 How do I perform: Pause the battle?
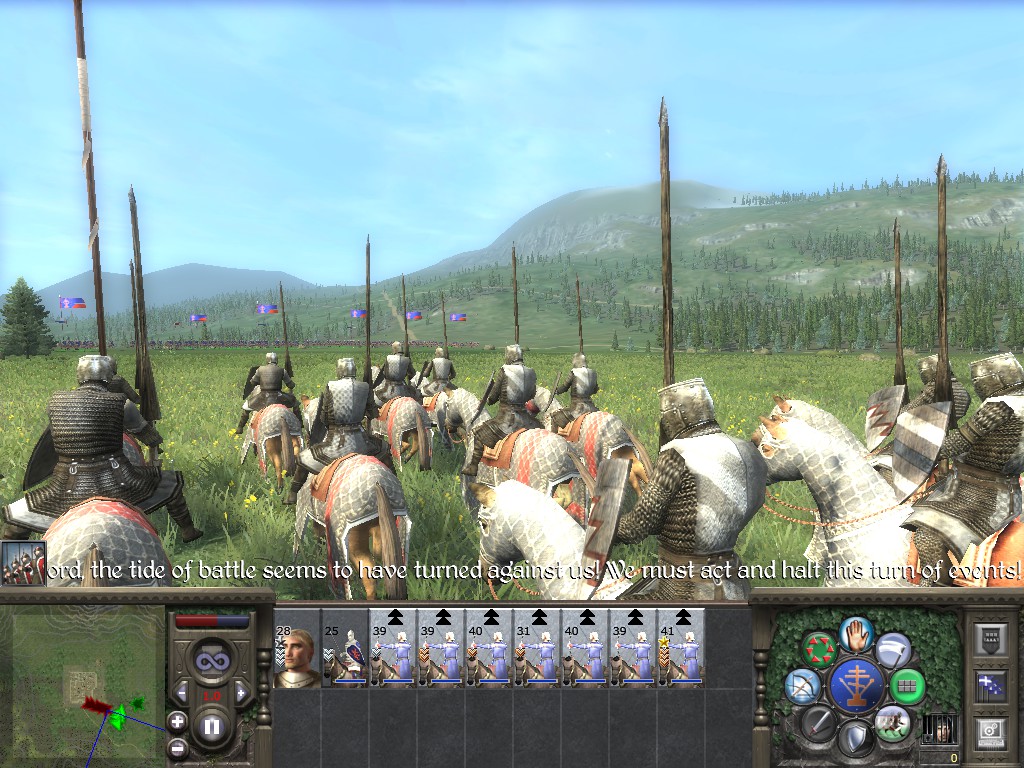(211, 727)
